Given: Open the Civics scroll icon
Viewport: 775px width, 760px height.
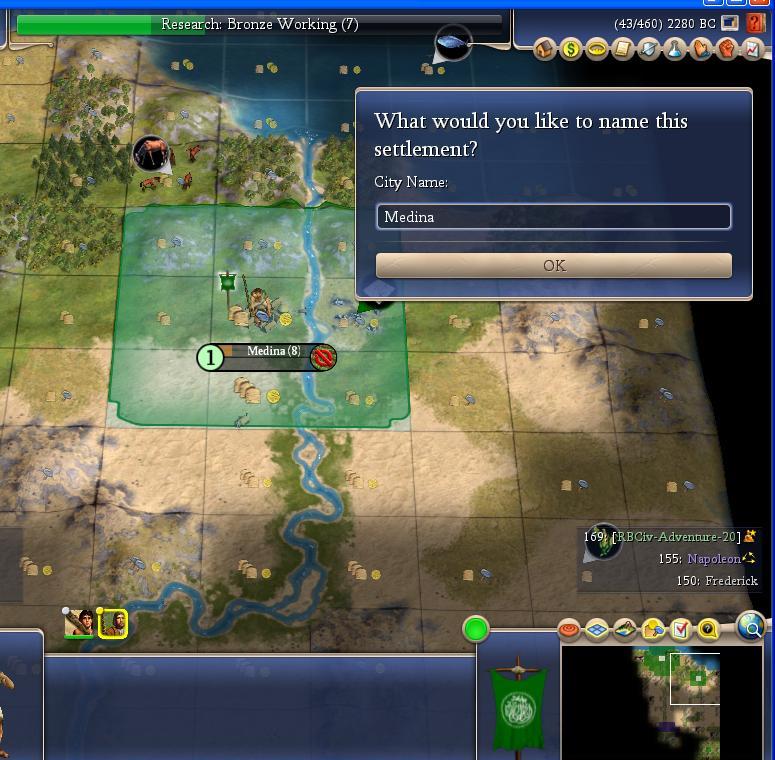Looking at the screenshot, I should (623, 49).
